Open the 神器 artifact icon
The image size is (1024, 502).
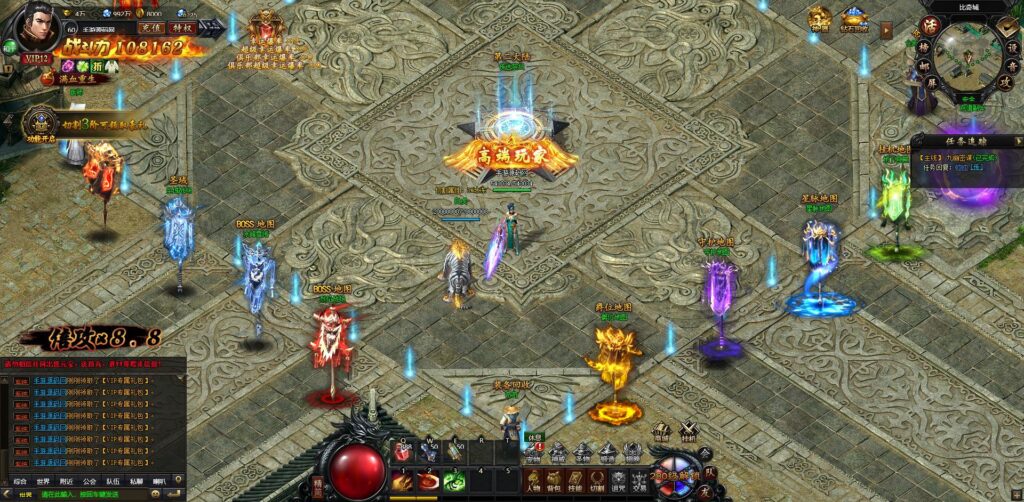click(x=820, y=18)
